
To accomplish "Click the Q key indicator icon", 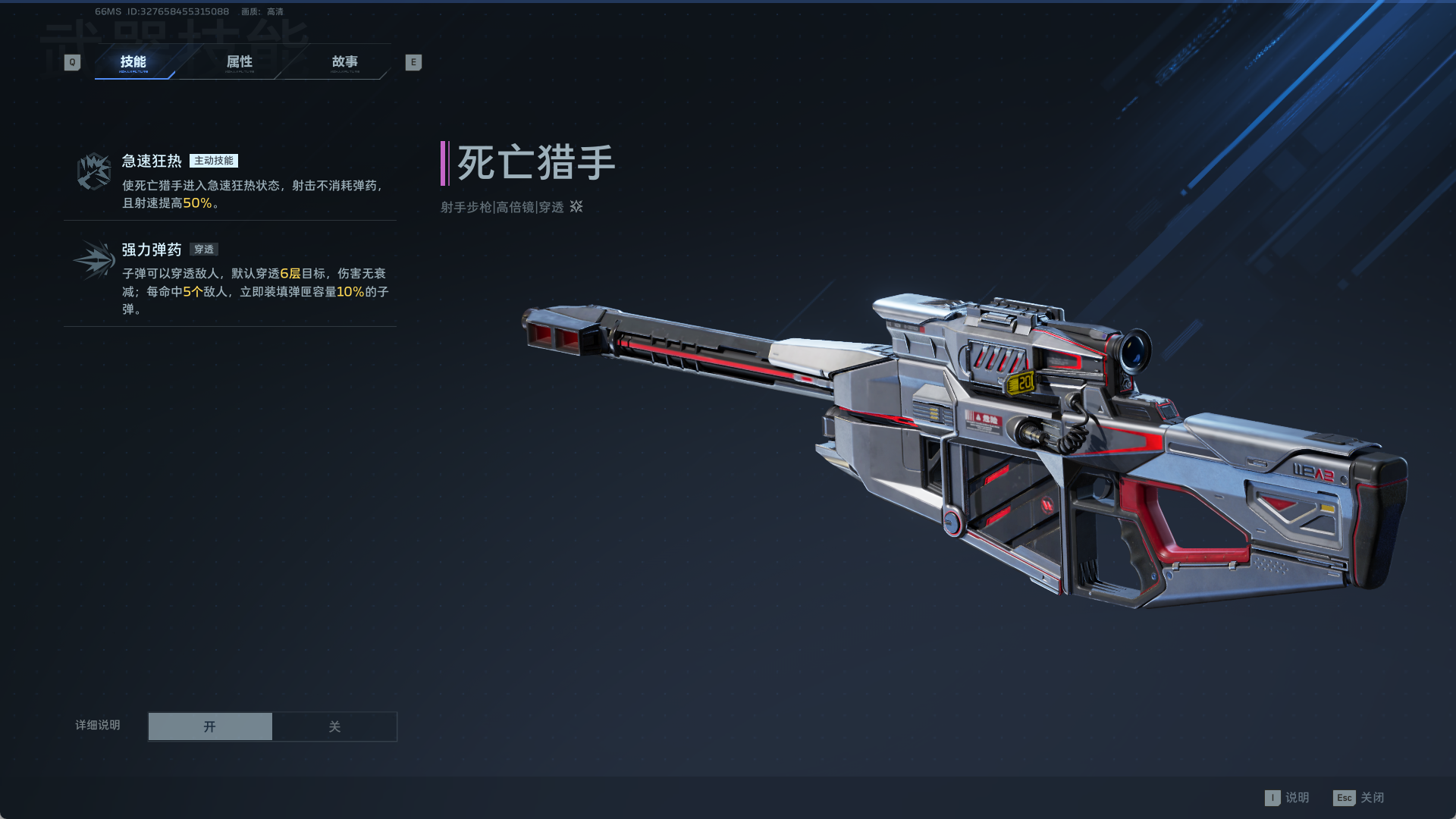I will (71, 61).
